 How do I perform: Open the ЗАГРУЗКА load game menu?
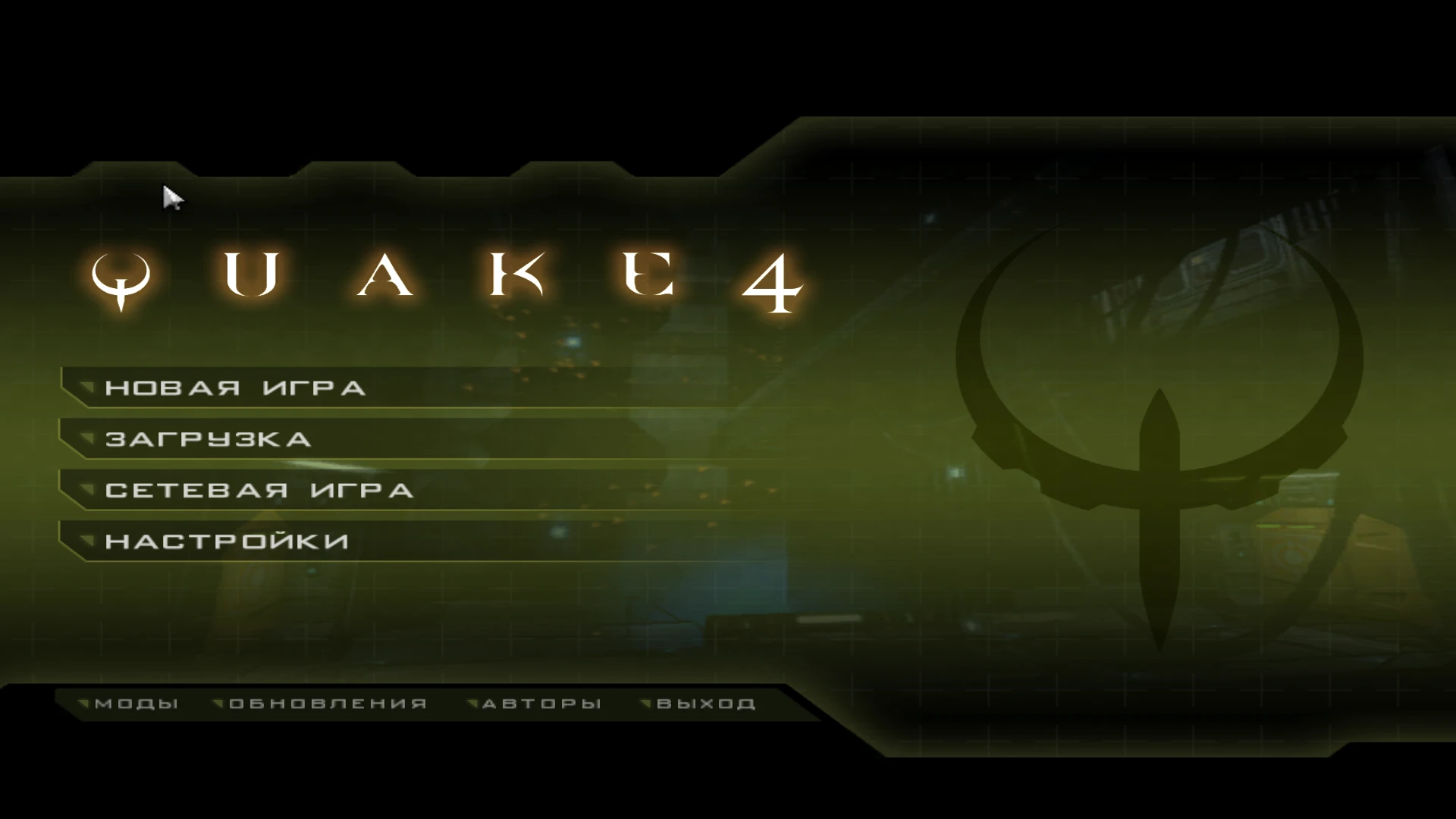209,440
